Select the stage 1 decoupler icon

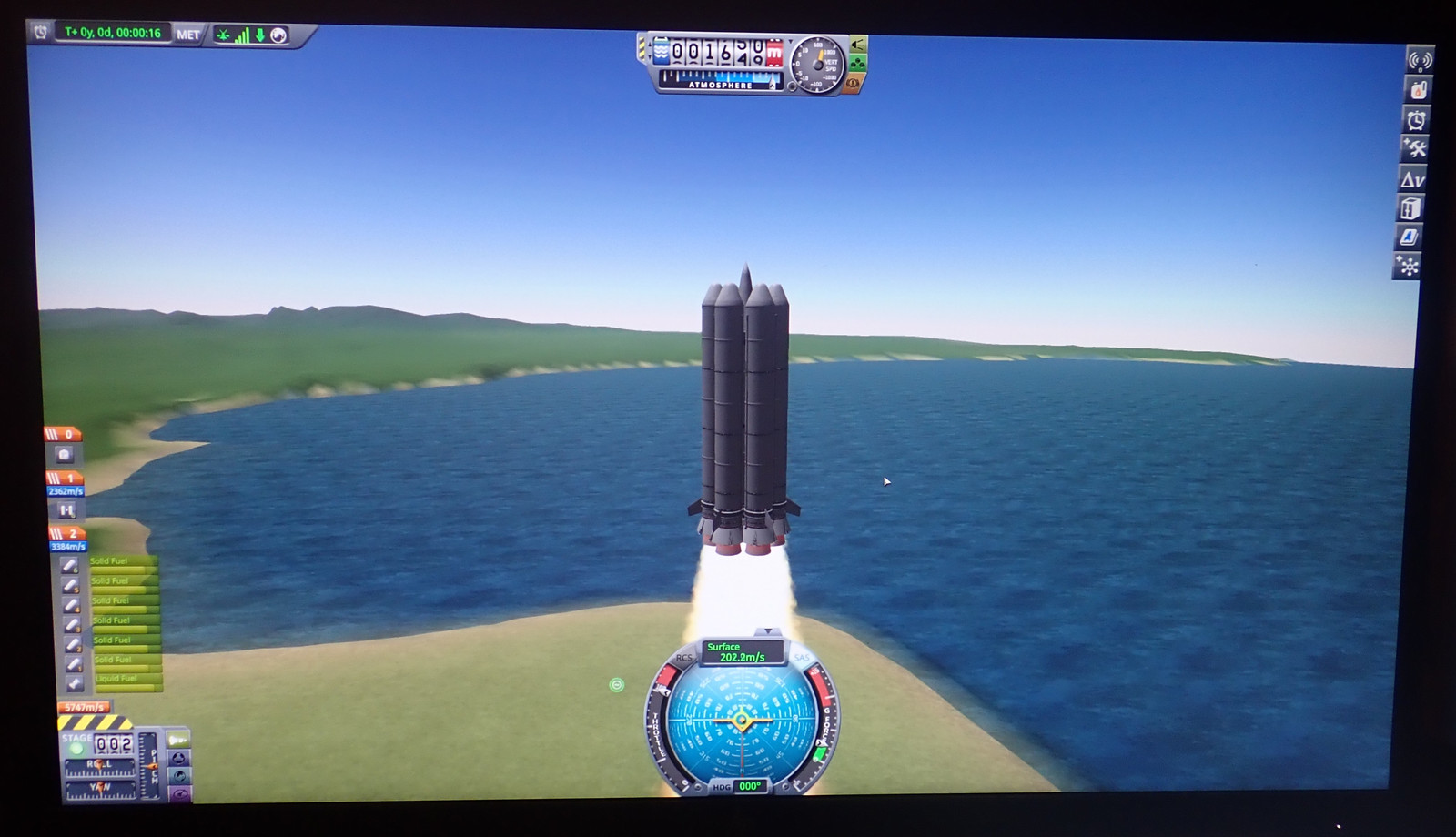click(66, 511)
